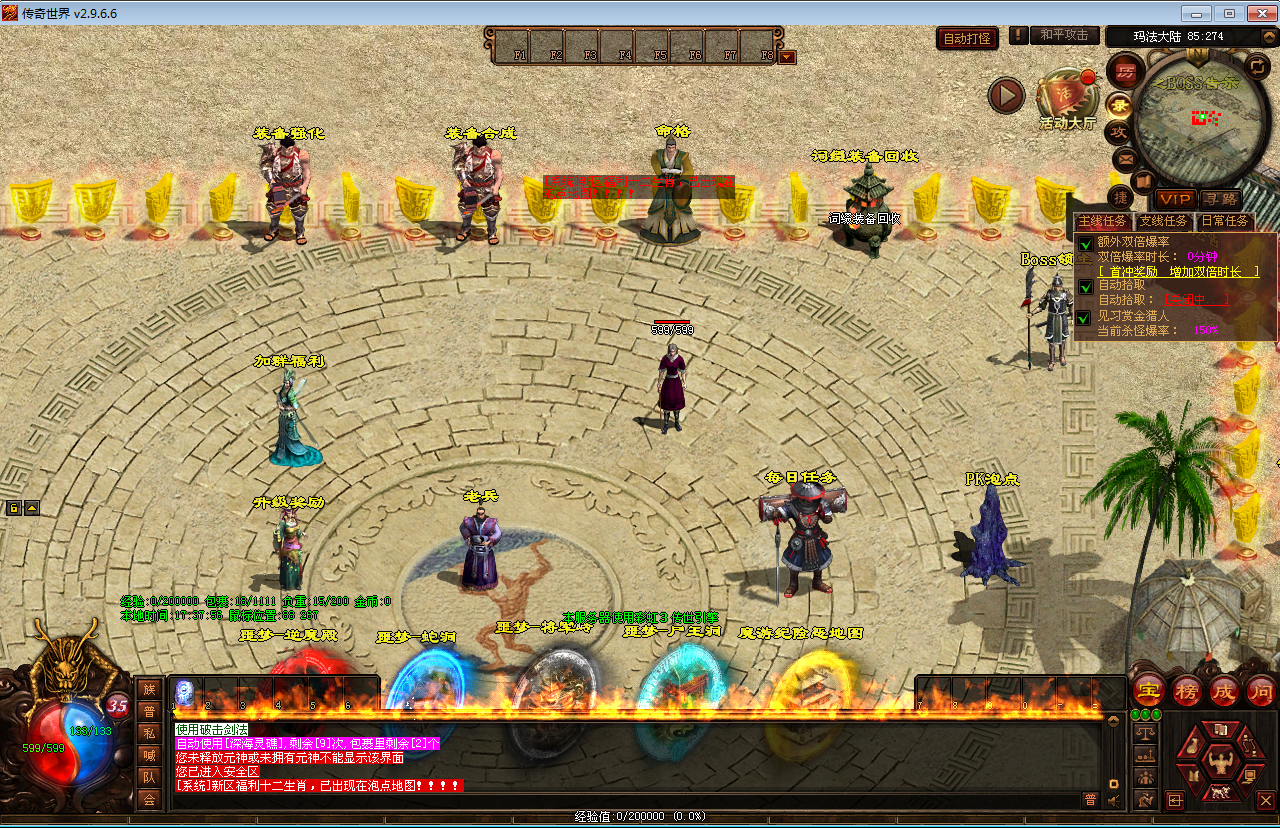Open the character panel muscular figure icon
This screenshot has width=1280, height=828.
pyautogui.click(x=1218, y=765)
